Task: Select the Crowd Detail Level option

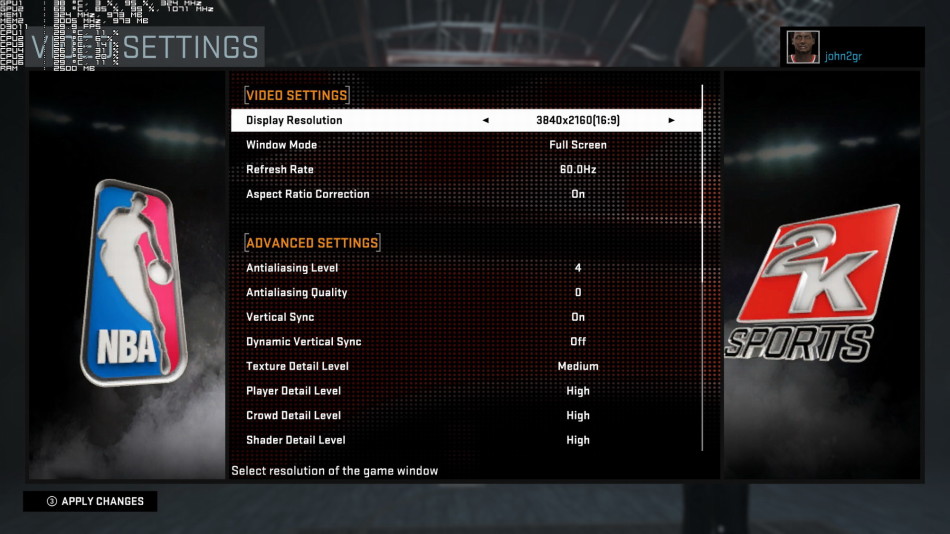Action: tap(466, 416)
